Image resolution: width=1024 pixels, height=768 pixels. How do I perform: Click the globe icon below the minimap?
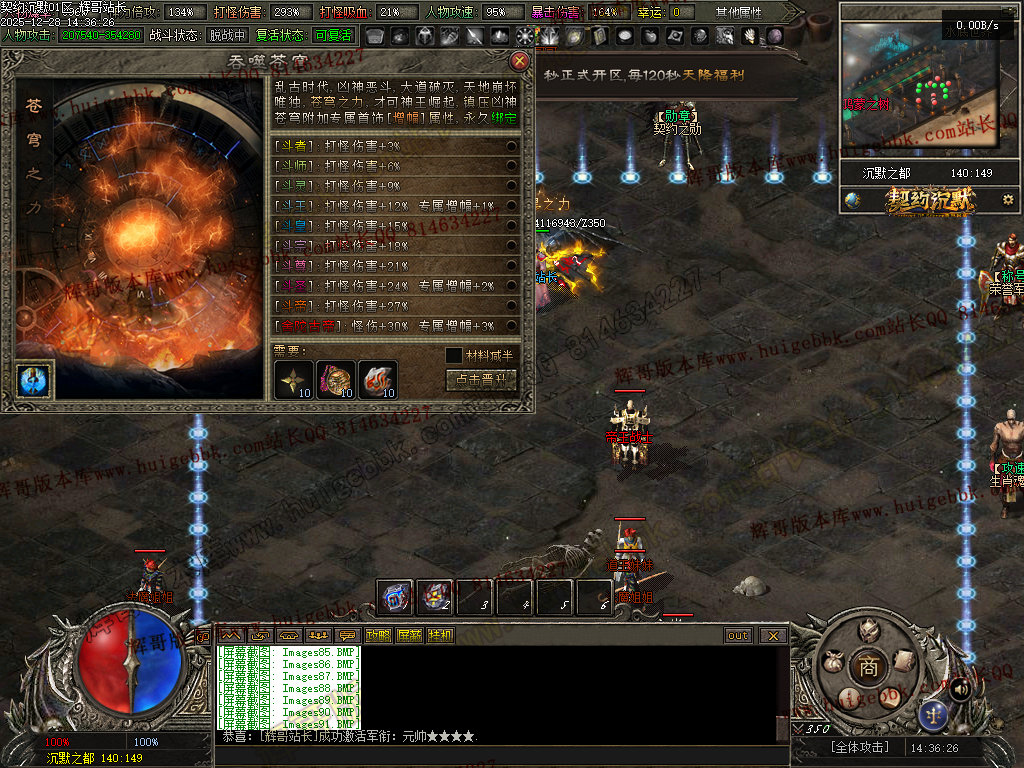click(x=852, y=200)
